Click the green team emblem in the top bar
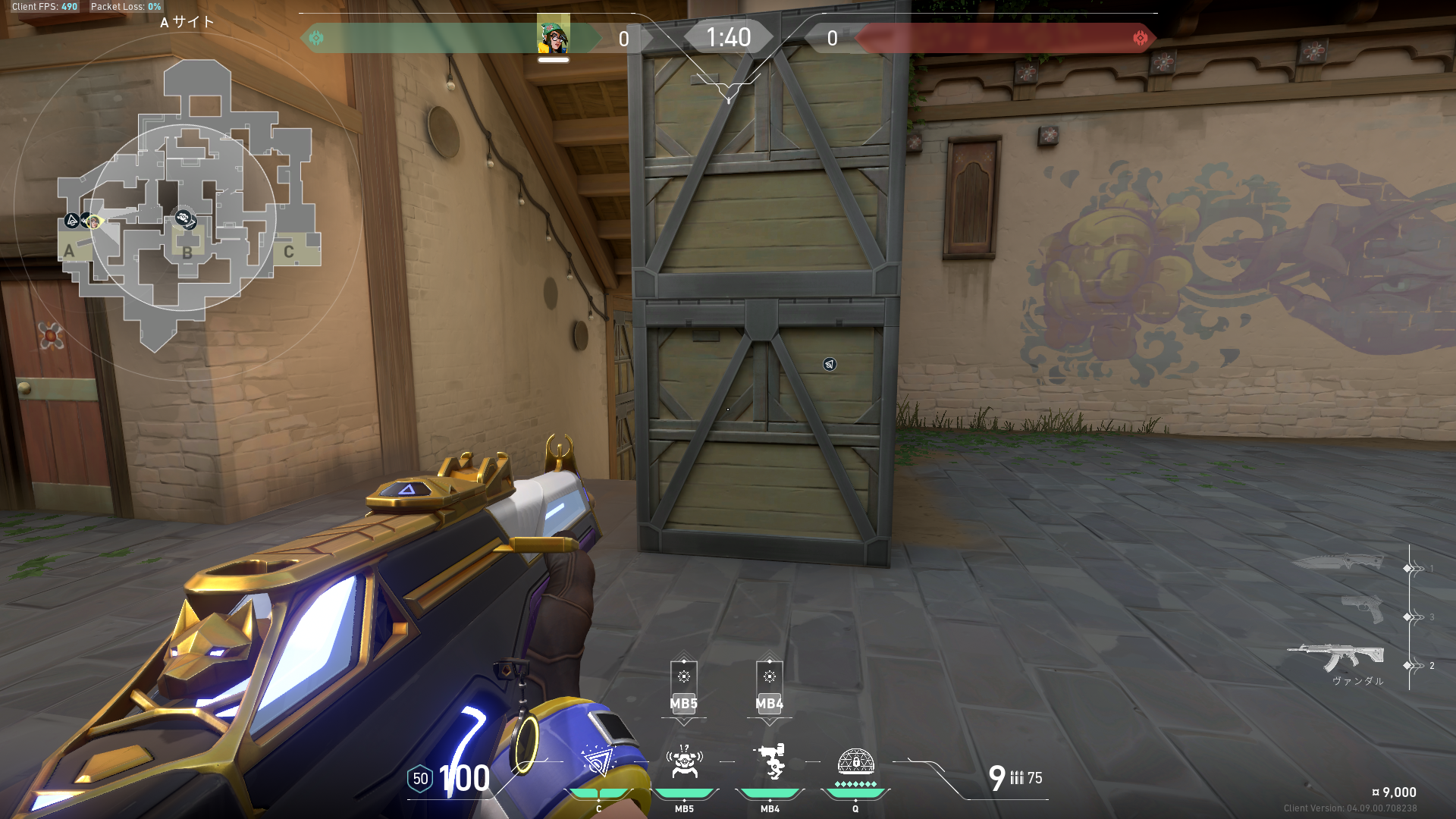This screenshot has width=1456, height=819. pos(316,38)
